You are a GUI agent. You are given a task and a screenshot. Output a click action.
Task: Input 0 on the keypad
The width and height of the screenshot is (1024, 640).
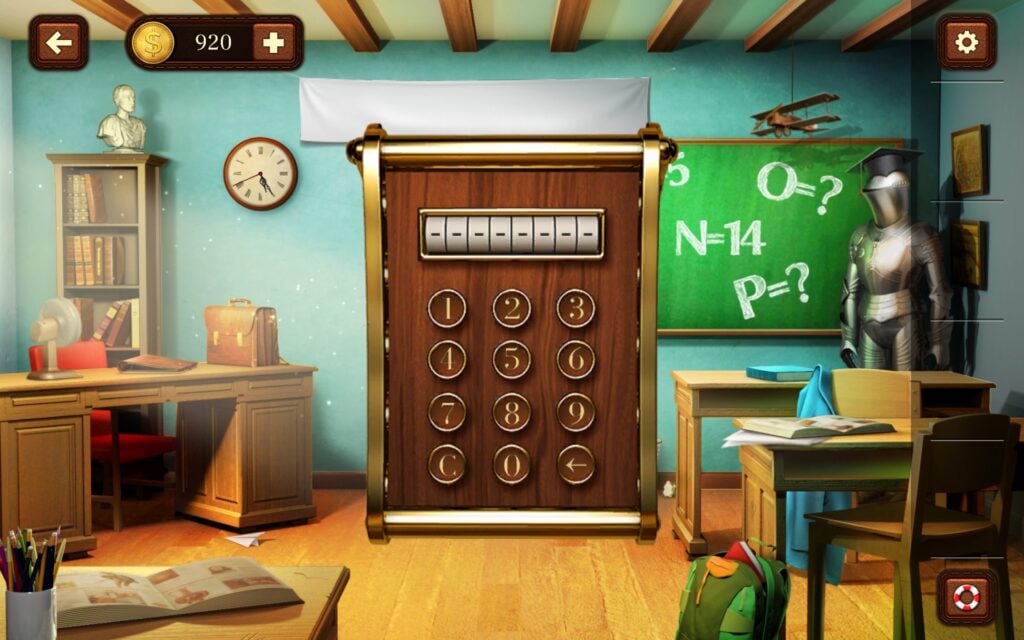512,464
